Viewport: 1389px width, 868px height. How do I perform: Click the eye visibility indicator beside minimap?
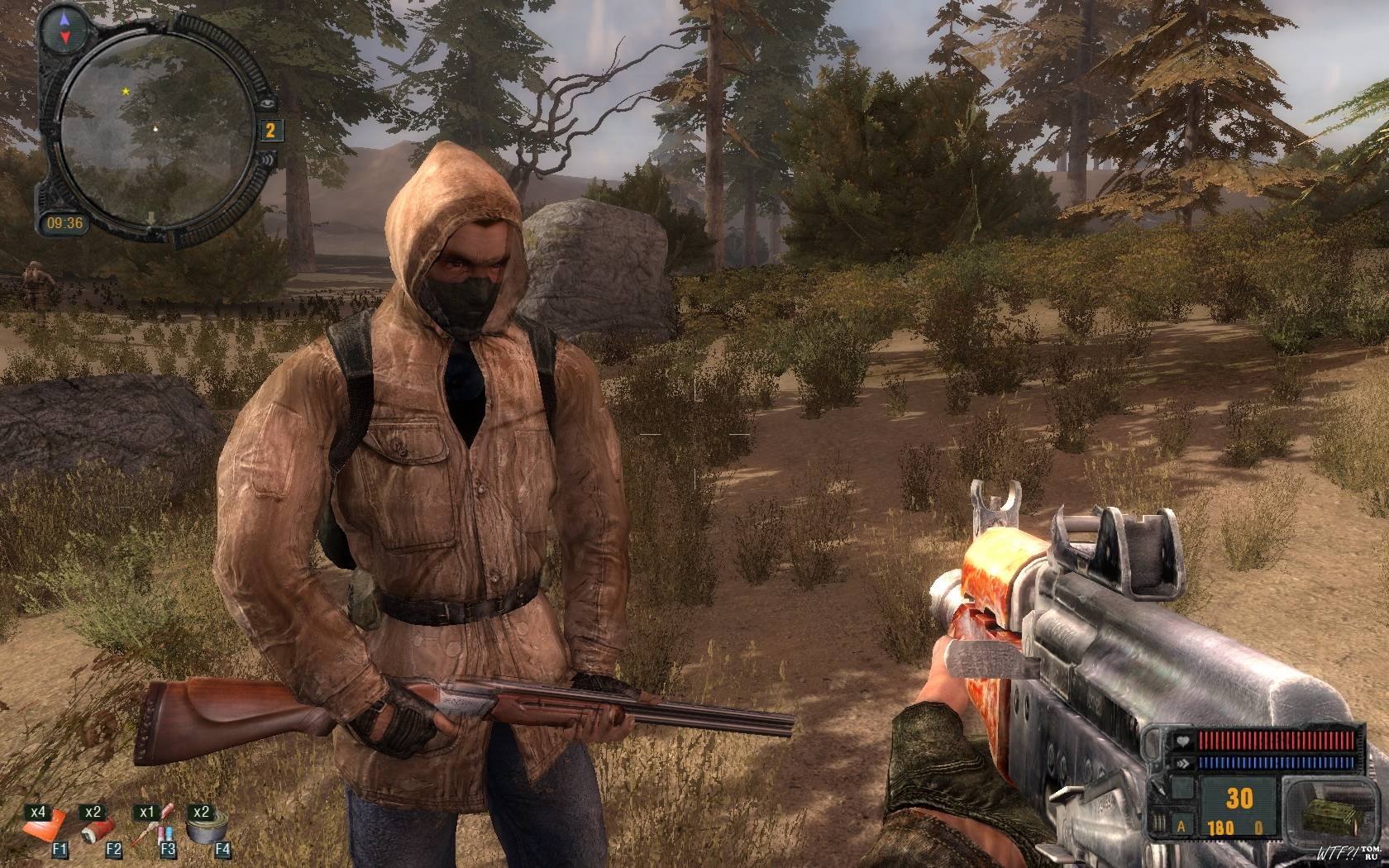tap(268, 103)
